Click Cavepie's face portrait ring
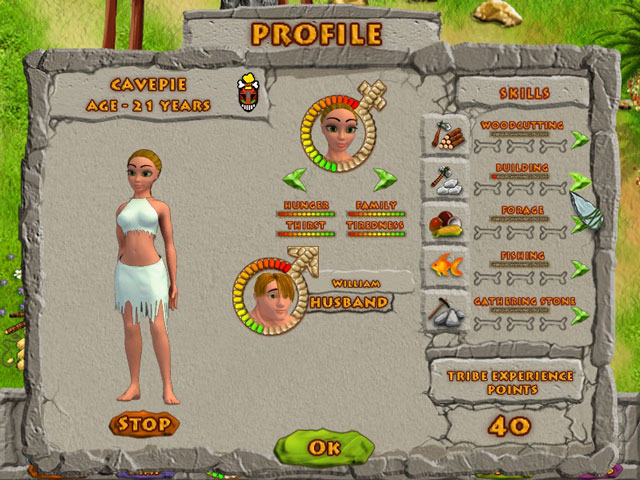640x480 pixels. (x=338, y=135)
